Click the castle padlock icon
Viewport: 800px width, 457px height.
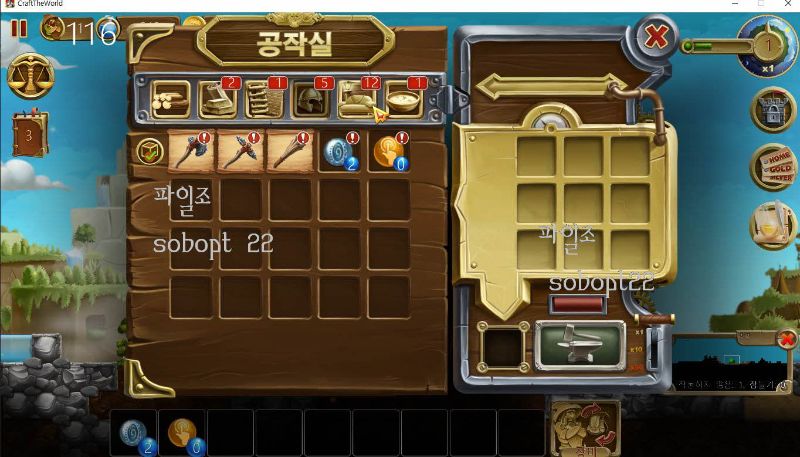point(772,109)
